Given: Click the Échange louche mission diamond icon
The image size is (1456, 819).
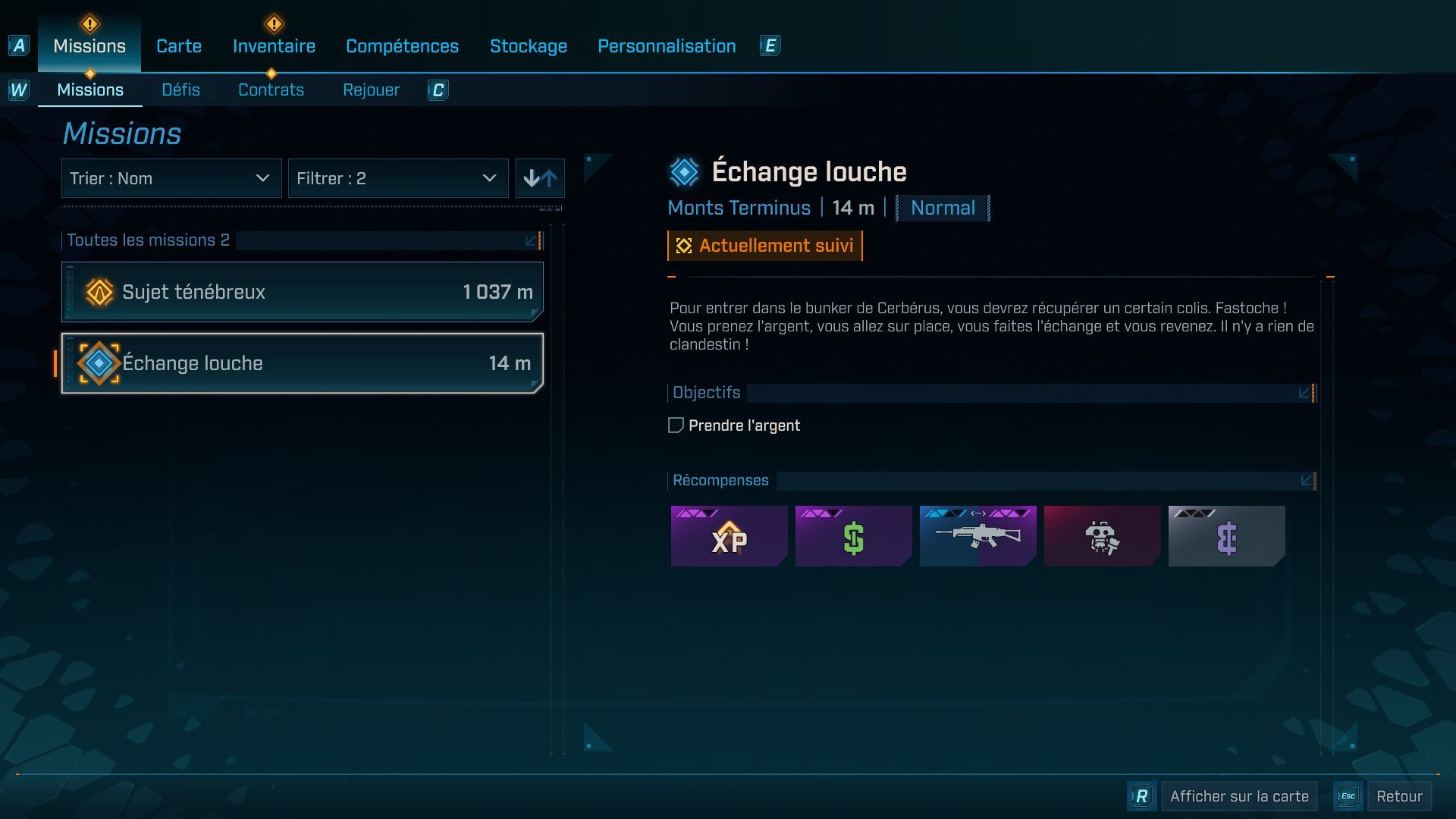Looking at the screenshot, I should pyautogui.click(x=97, y=362).
